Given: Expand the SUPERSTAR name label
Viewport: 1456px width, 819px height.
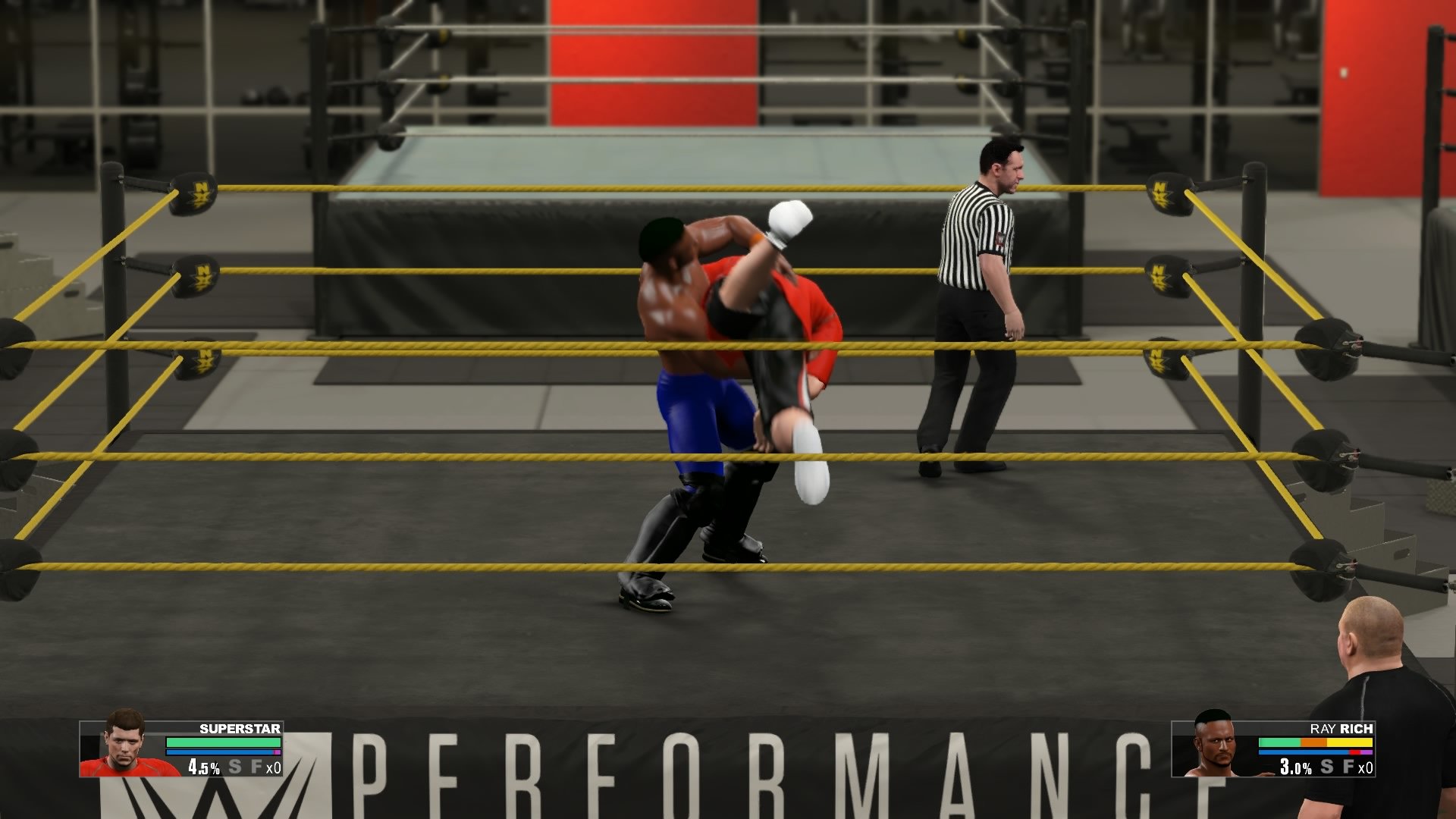Looking at the screenshot, I should tap(239, 730).
